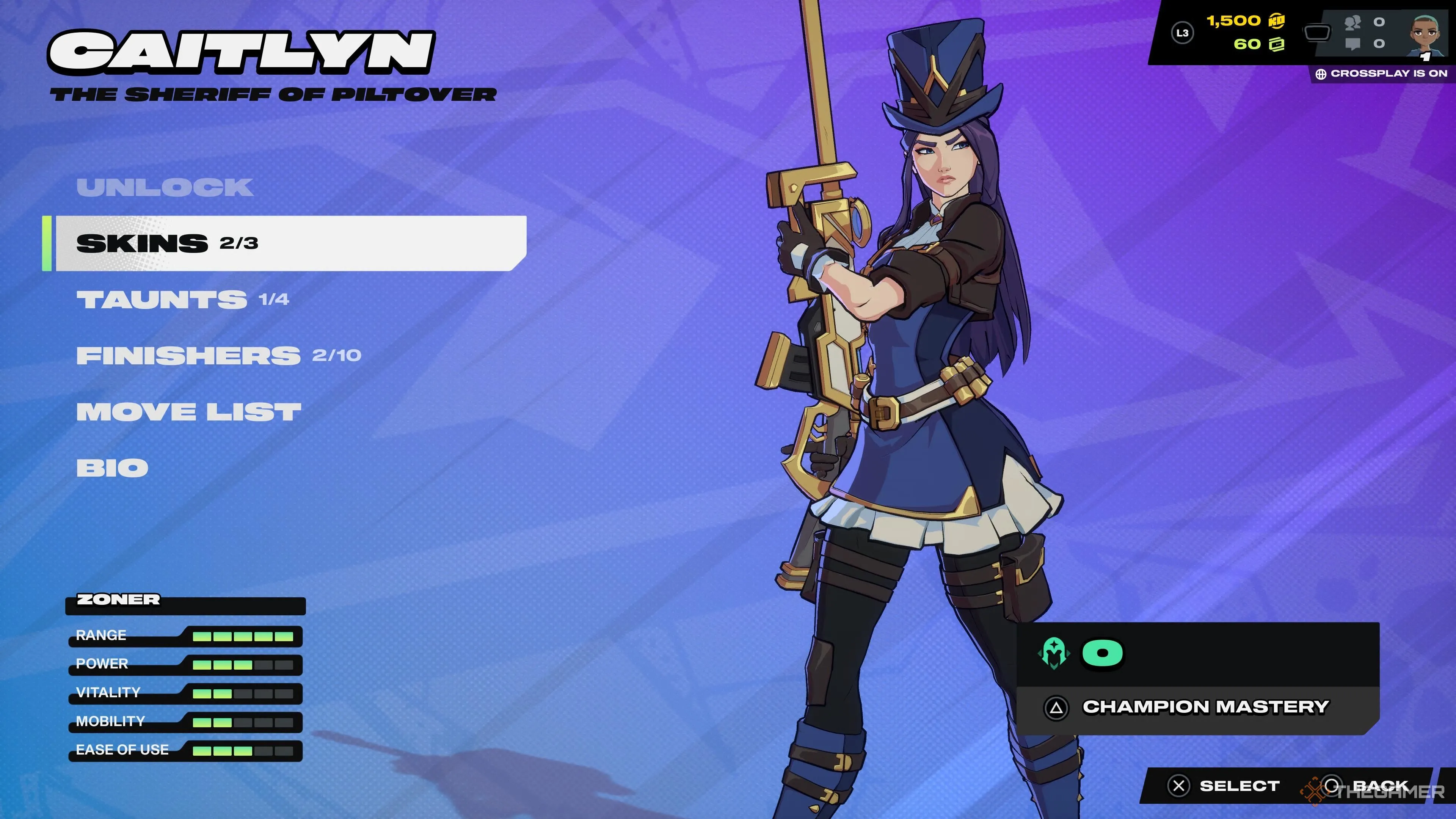Click the Crossplay Is On indicator
1456x819 pixels.
1381,74
